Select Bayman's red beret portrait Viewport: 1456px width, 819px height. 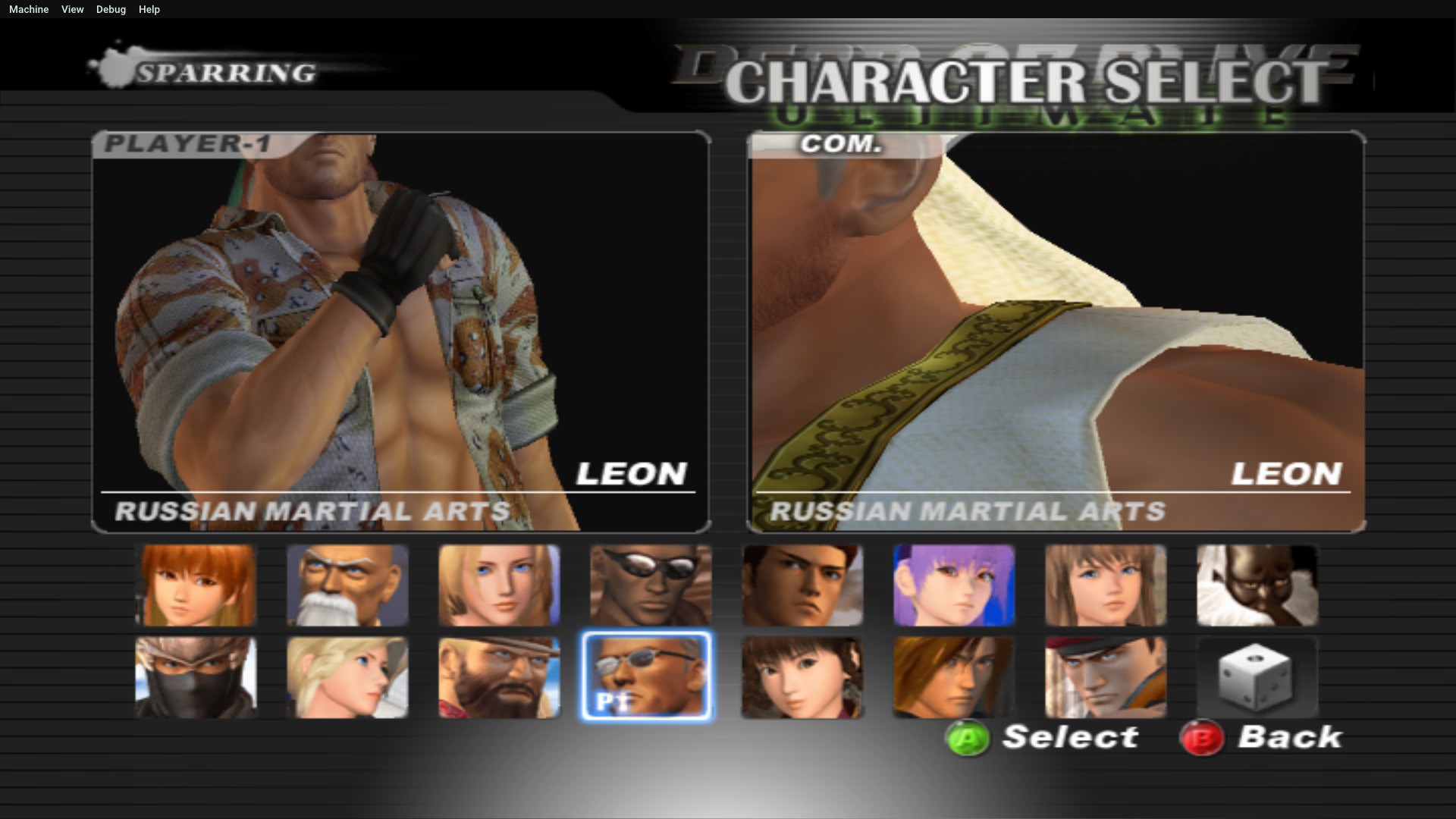1105,676
